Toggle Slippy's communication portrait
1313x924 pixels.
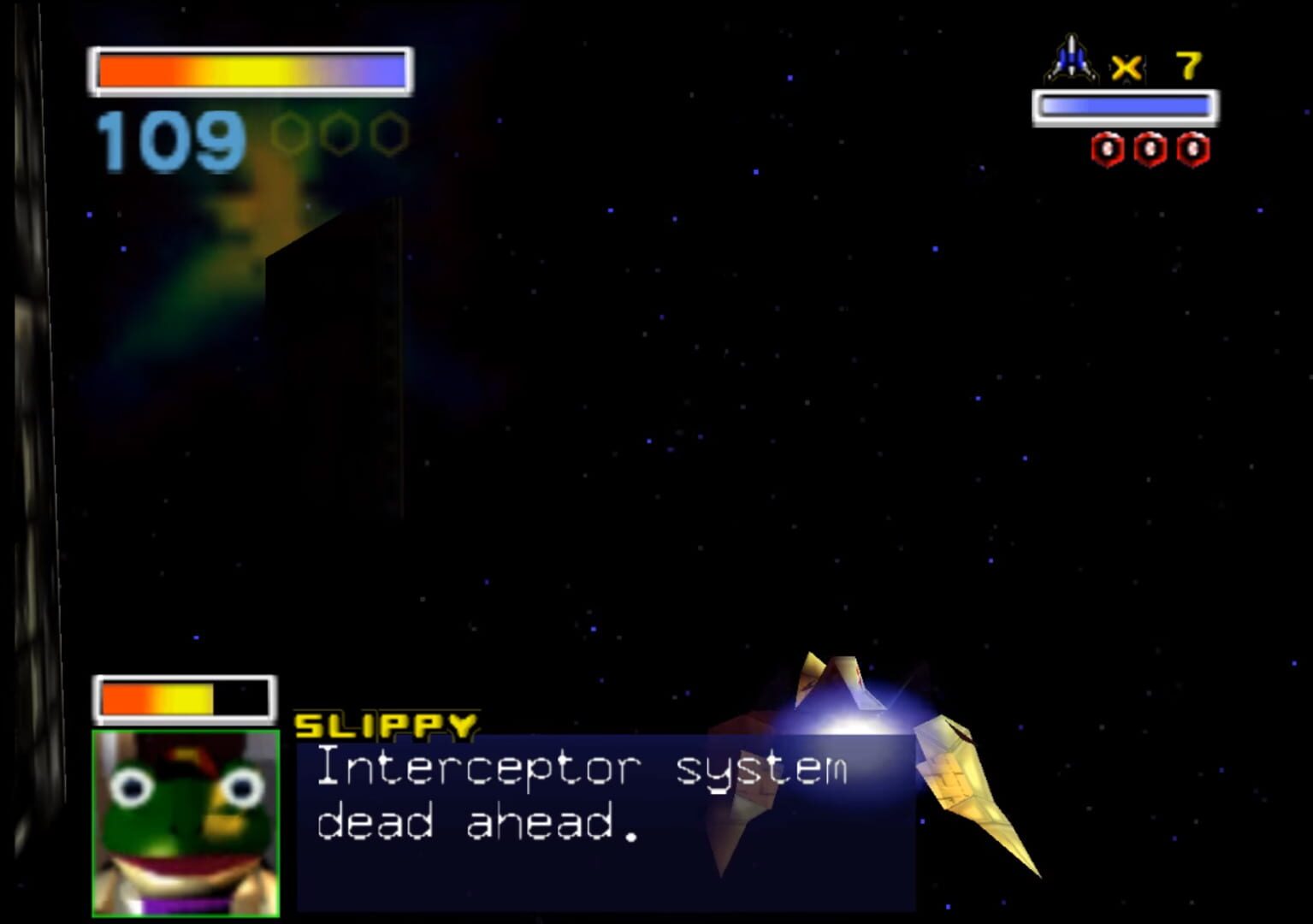click(184, 821)
